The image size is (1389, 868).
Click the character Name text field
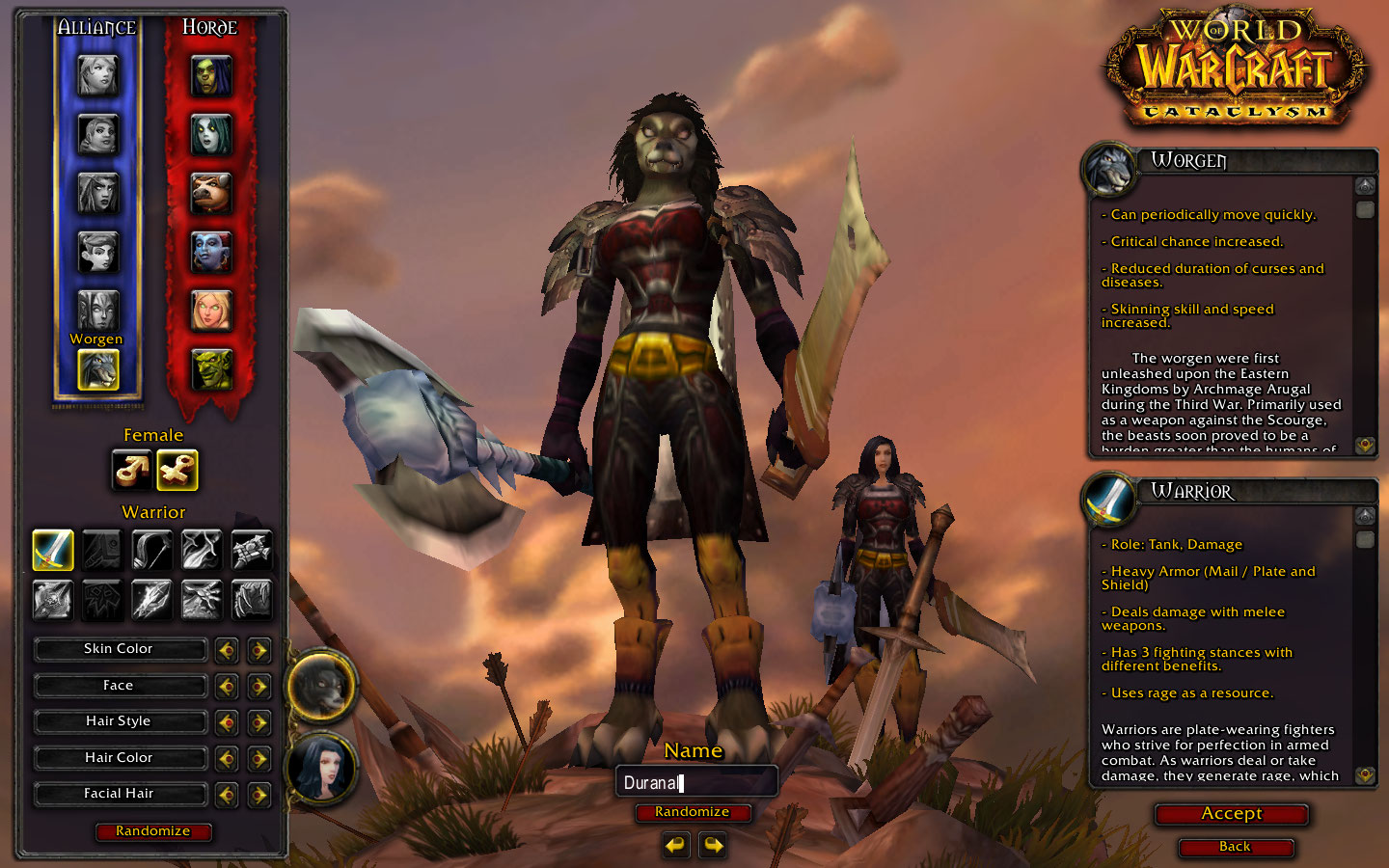[695, 782]
